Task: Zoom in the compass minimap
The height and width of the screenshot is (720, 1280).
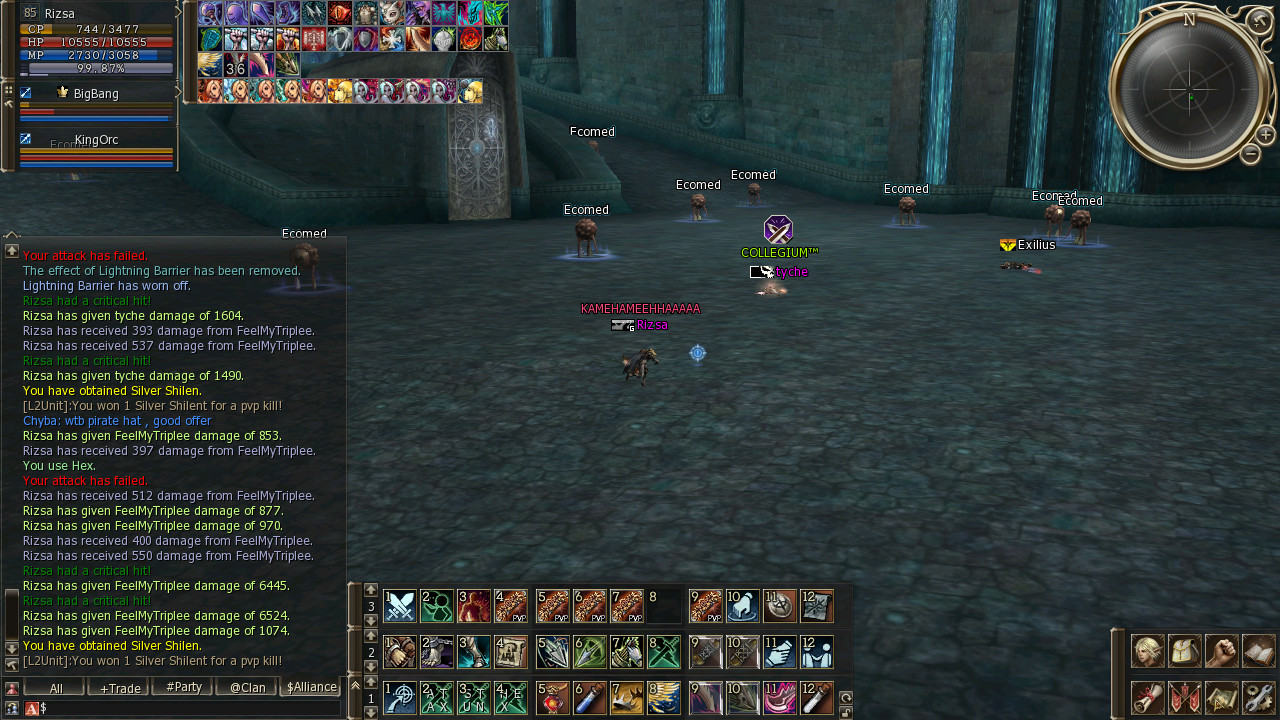Action: pyautogui.click(x=1265, y=135)
